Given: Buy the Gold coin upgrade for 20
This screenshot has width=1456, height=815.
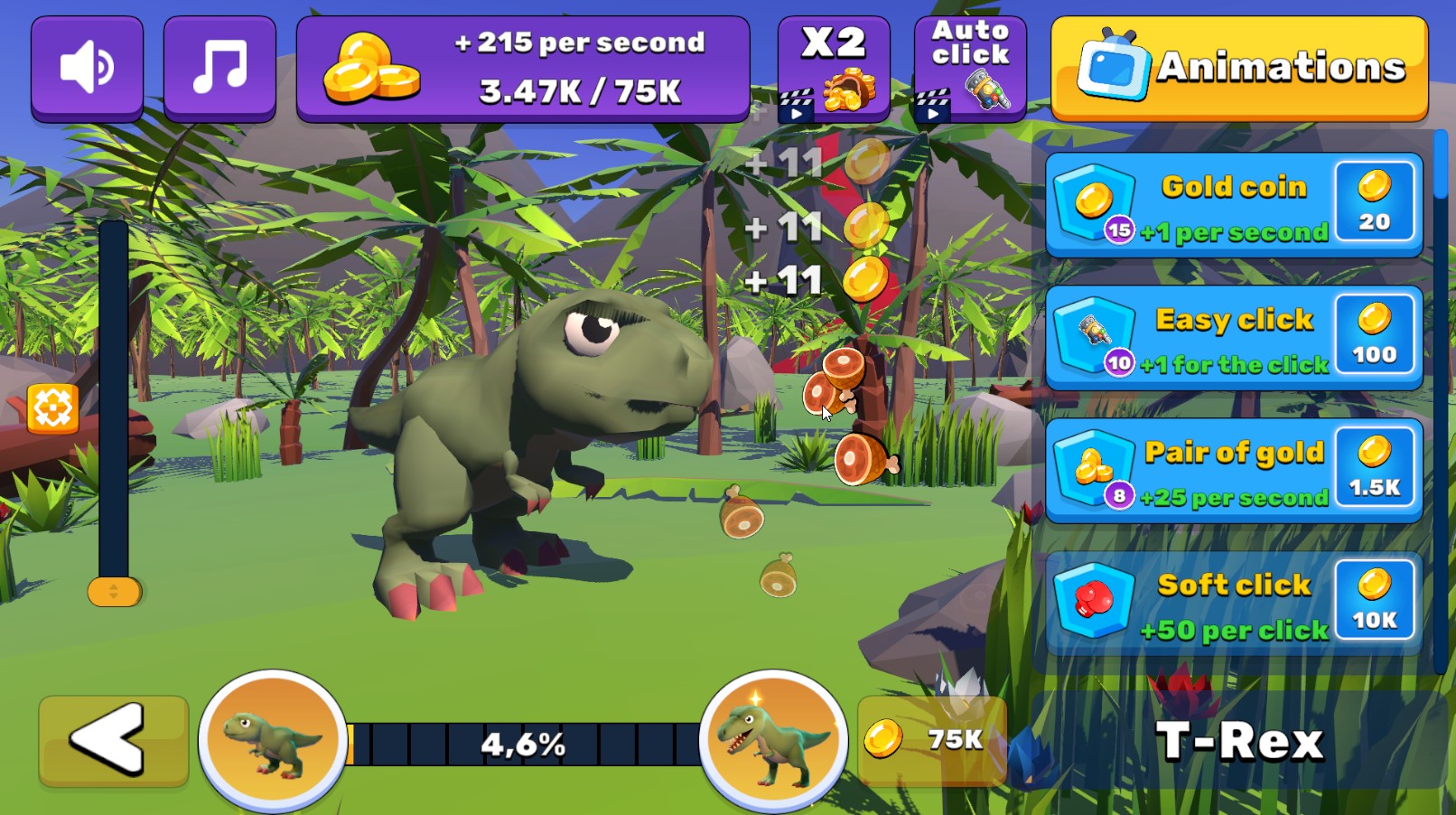Looking at the screenshot, I should [x=1374, y=204].
